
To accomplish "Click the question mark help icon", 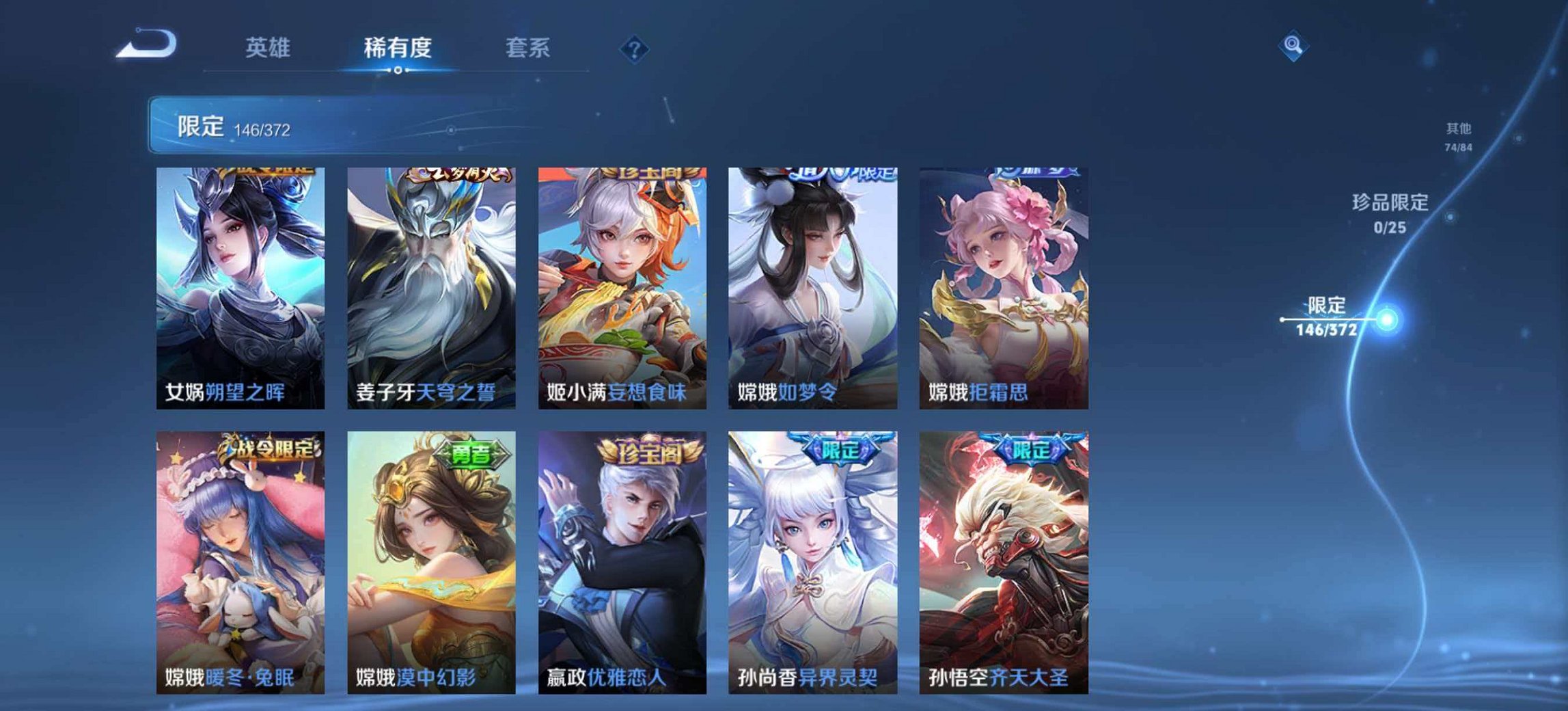I will [635, 48].
